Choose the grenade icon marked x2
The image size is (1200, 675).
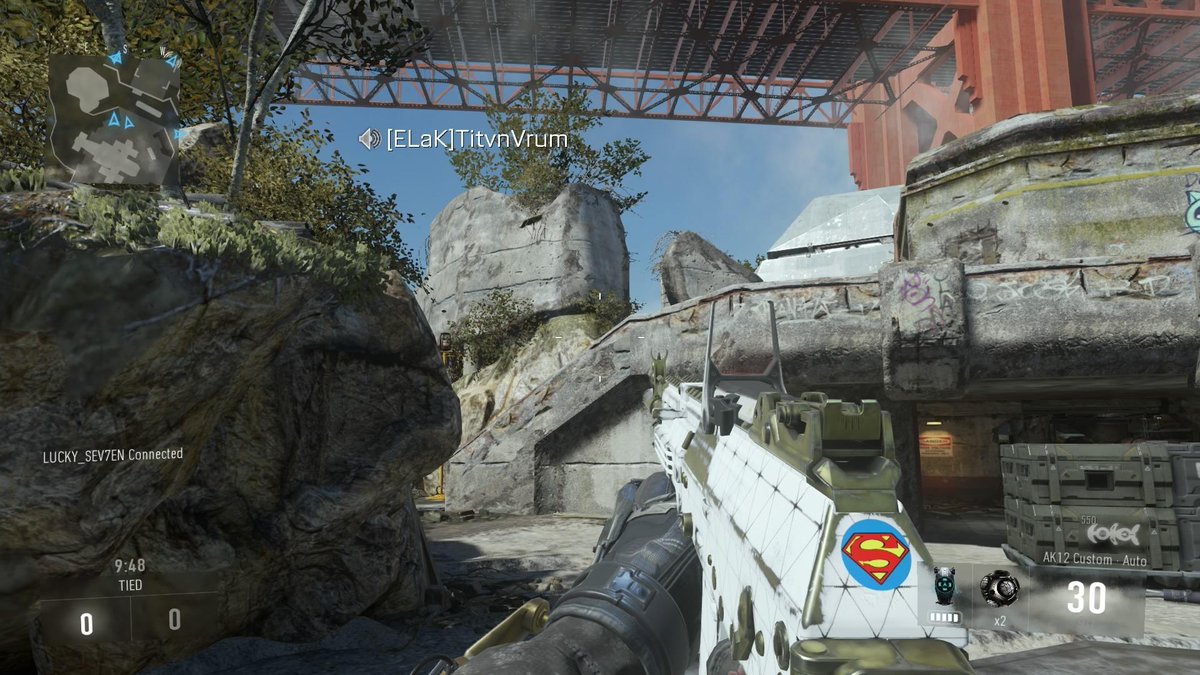998,588
